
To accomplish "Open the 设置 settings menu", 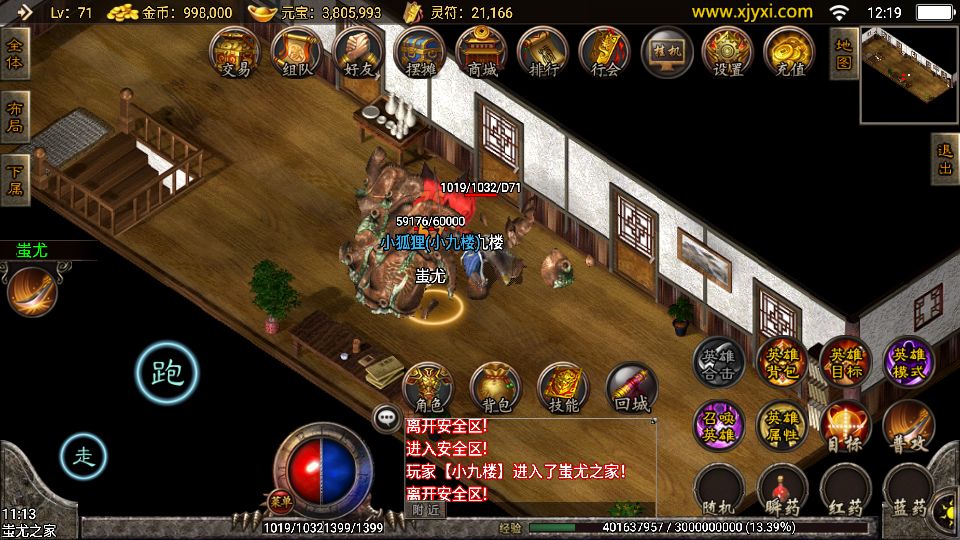I will tap(727, 51).
